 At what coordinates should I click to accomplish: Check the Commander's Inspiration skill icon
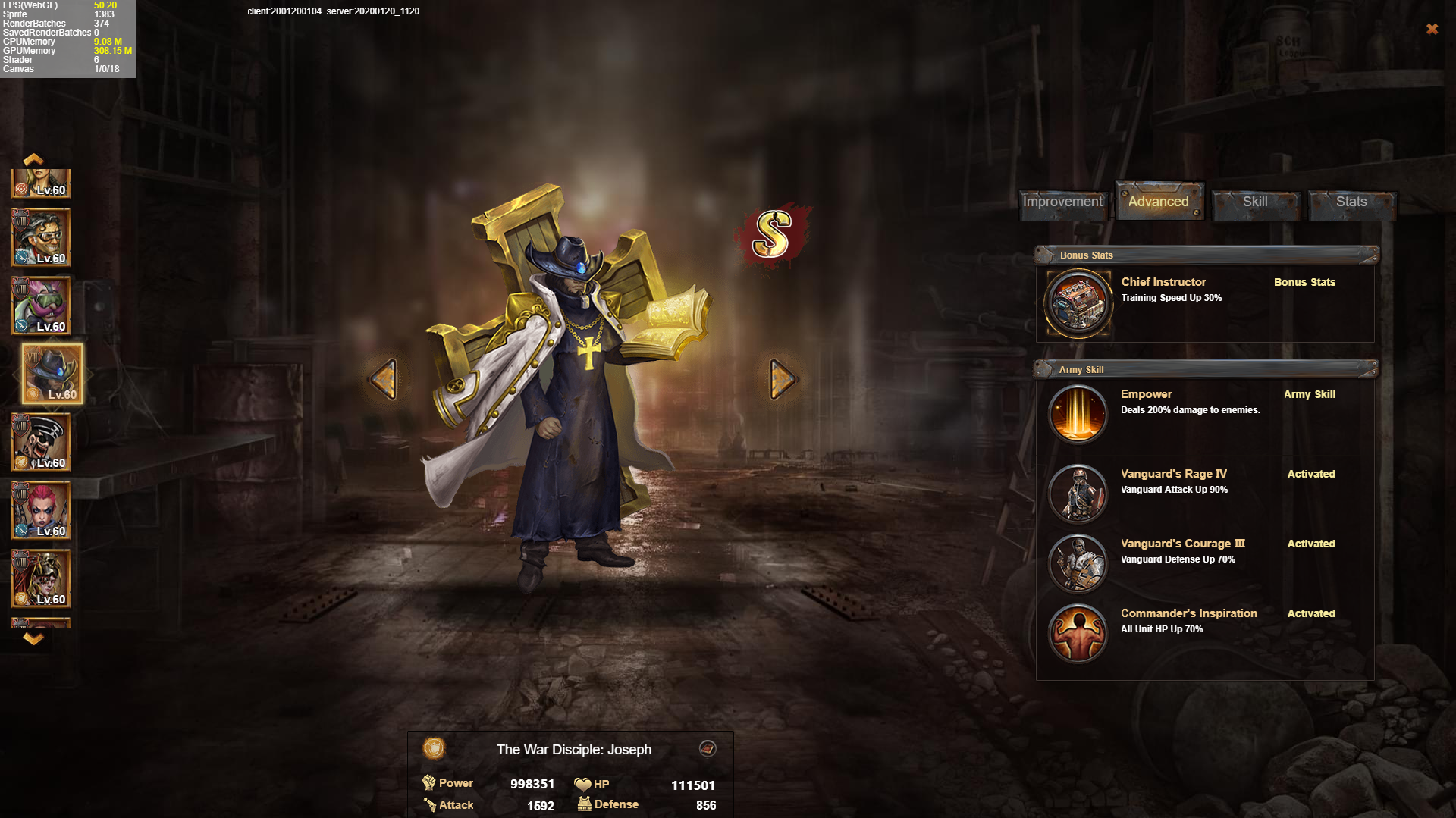point(1078,633)
